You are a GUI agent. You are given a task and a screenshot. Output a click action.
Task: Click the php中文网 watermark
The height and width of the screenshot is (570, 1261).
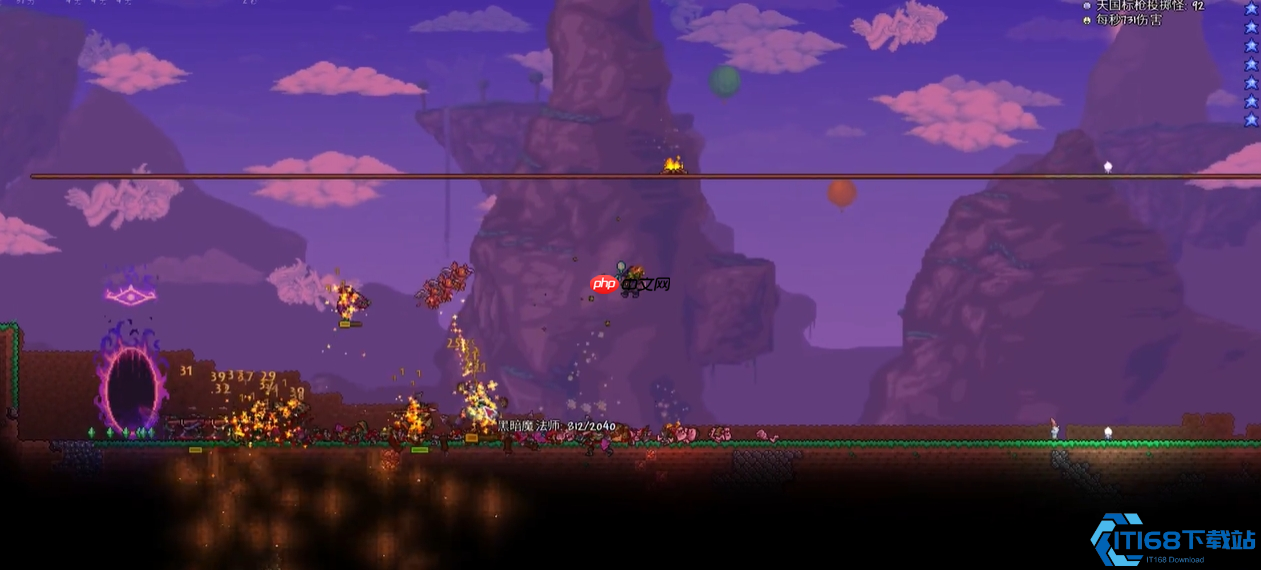630,284
